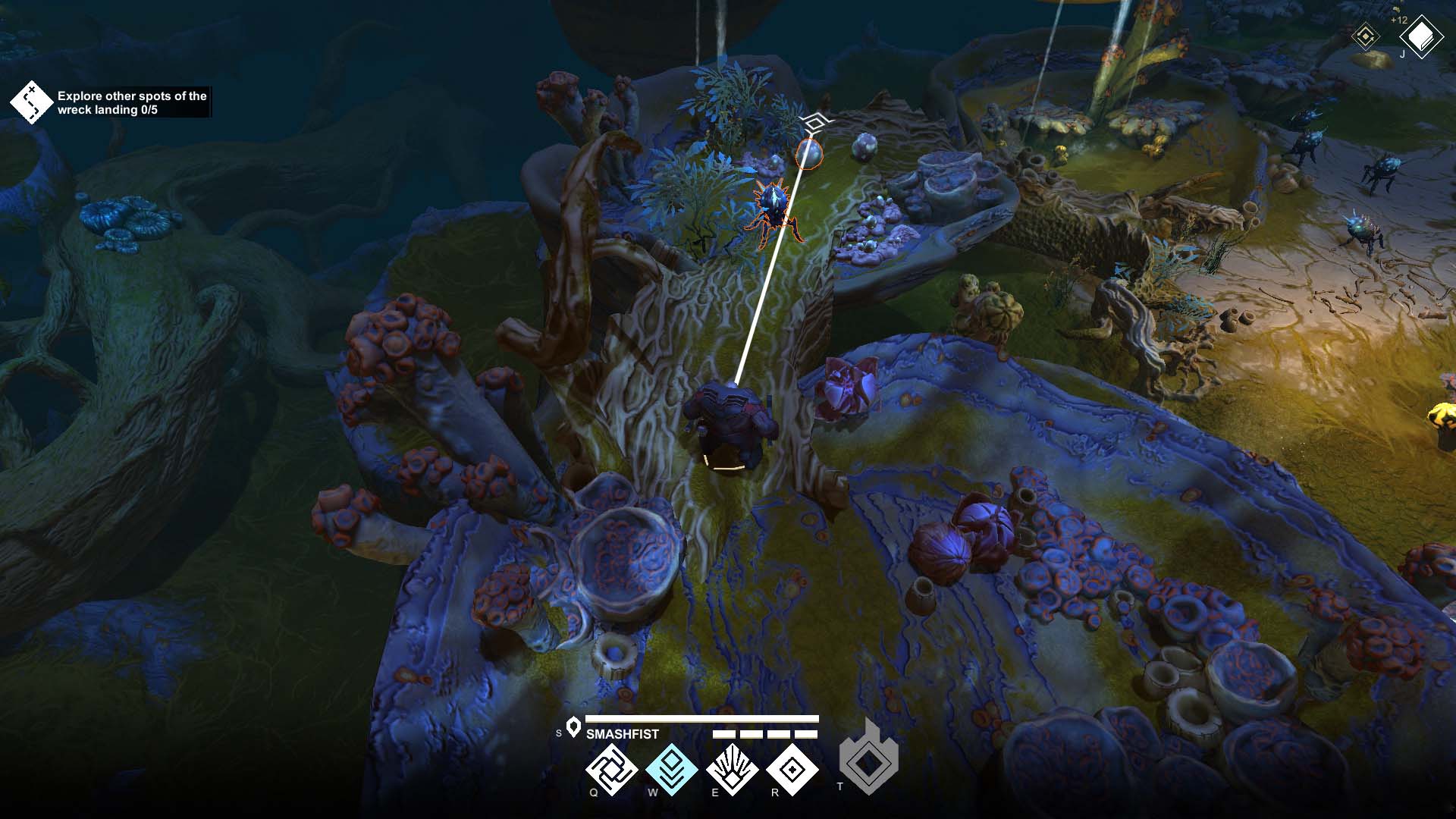Click SMASHFIST's health bar

pyautogui.click(x=701, y=717)
